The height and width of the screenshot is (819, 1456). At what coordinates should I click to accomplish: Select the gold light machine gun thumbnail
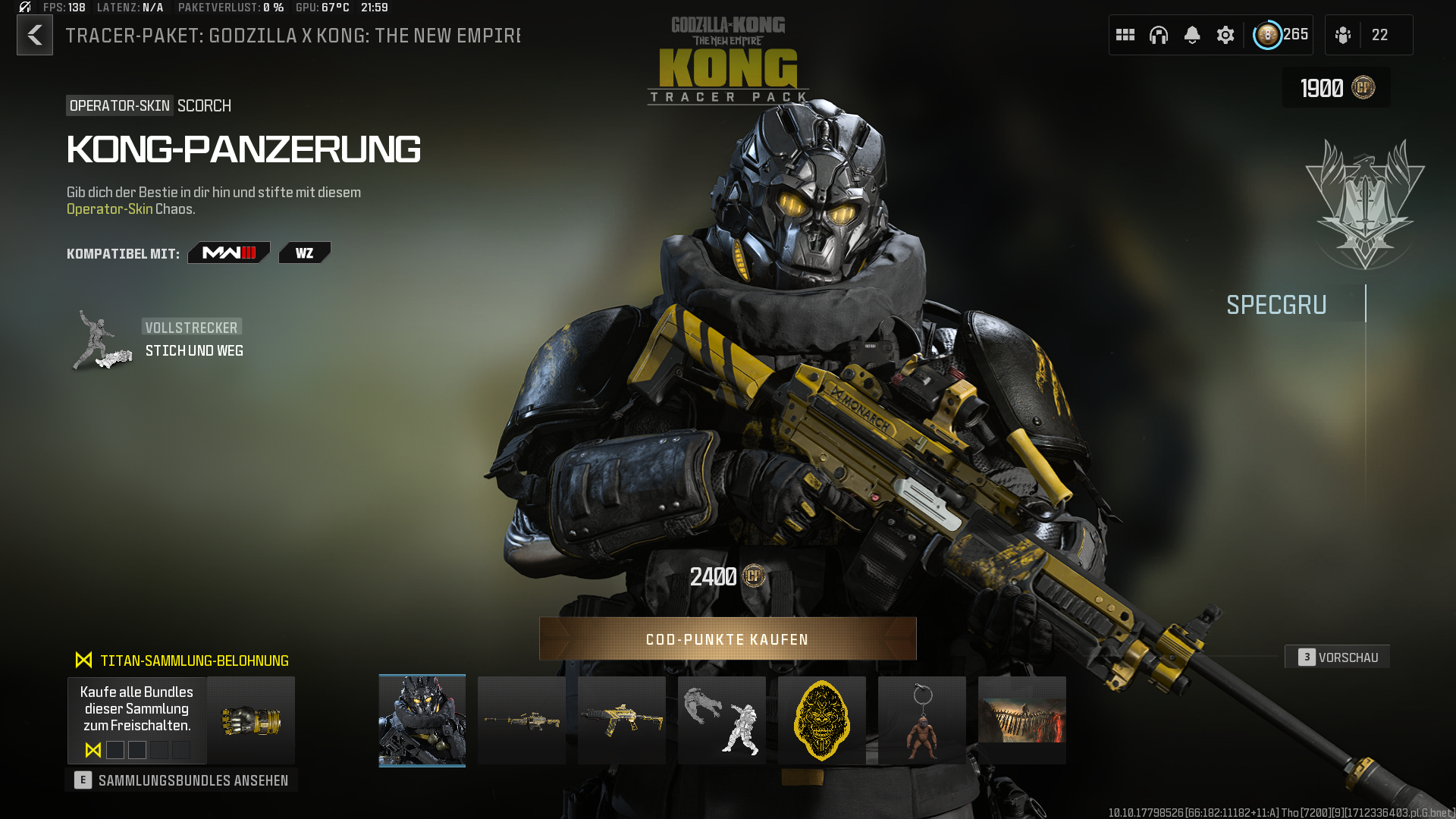(x=522, y=720)
